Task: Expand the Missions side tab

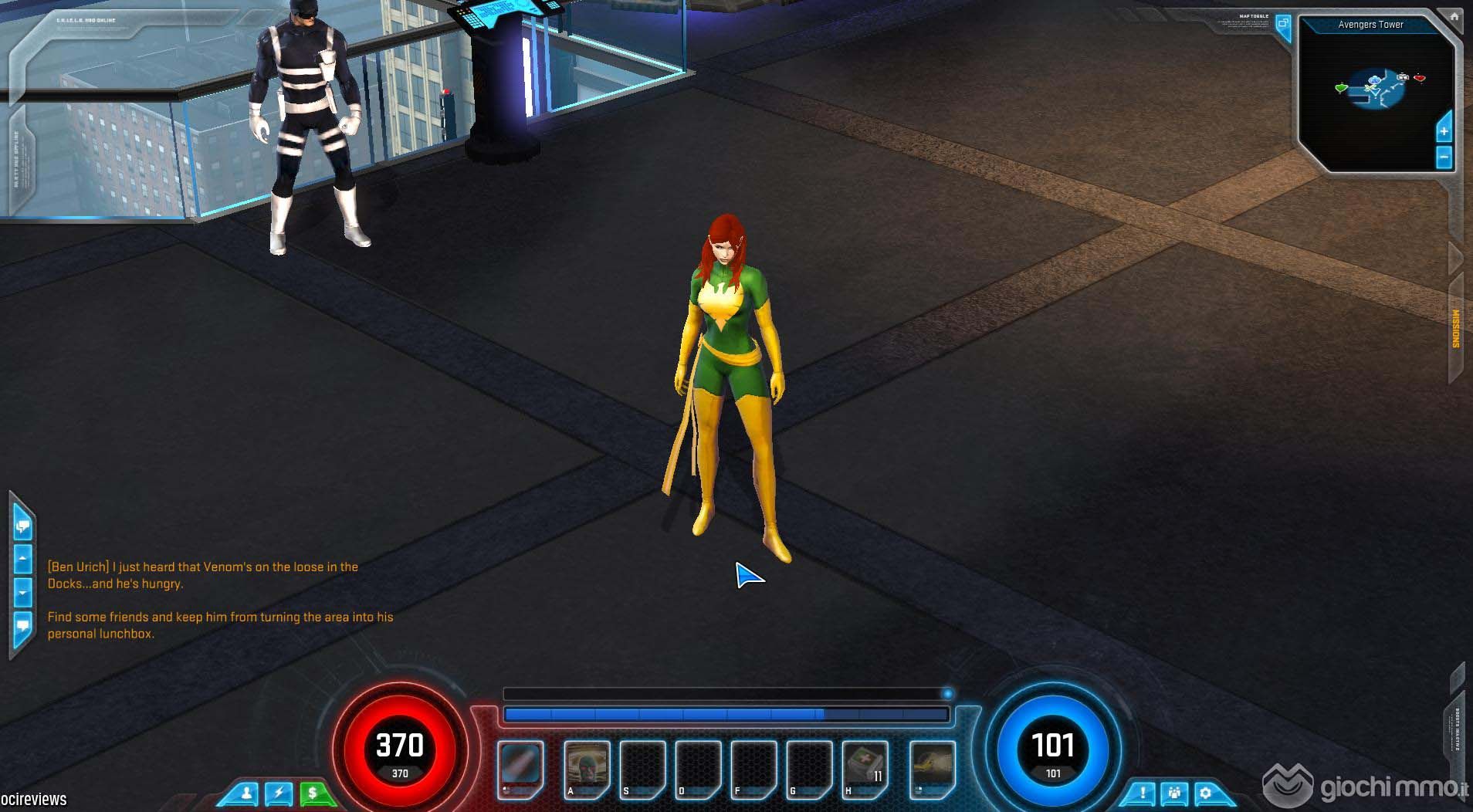Action: pos(1456,330)
